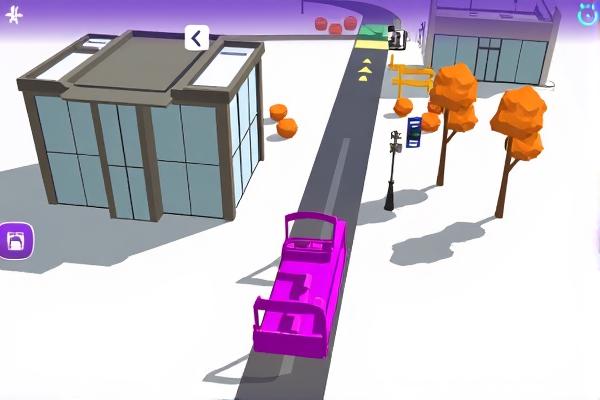Tap the white logo icon in the corner
The image size is (600, 400).
coord(13,13)
